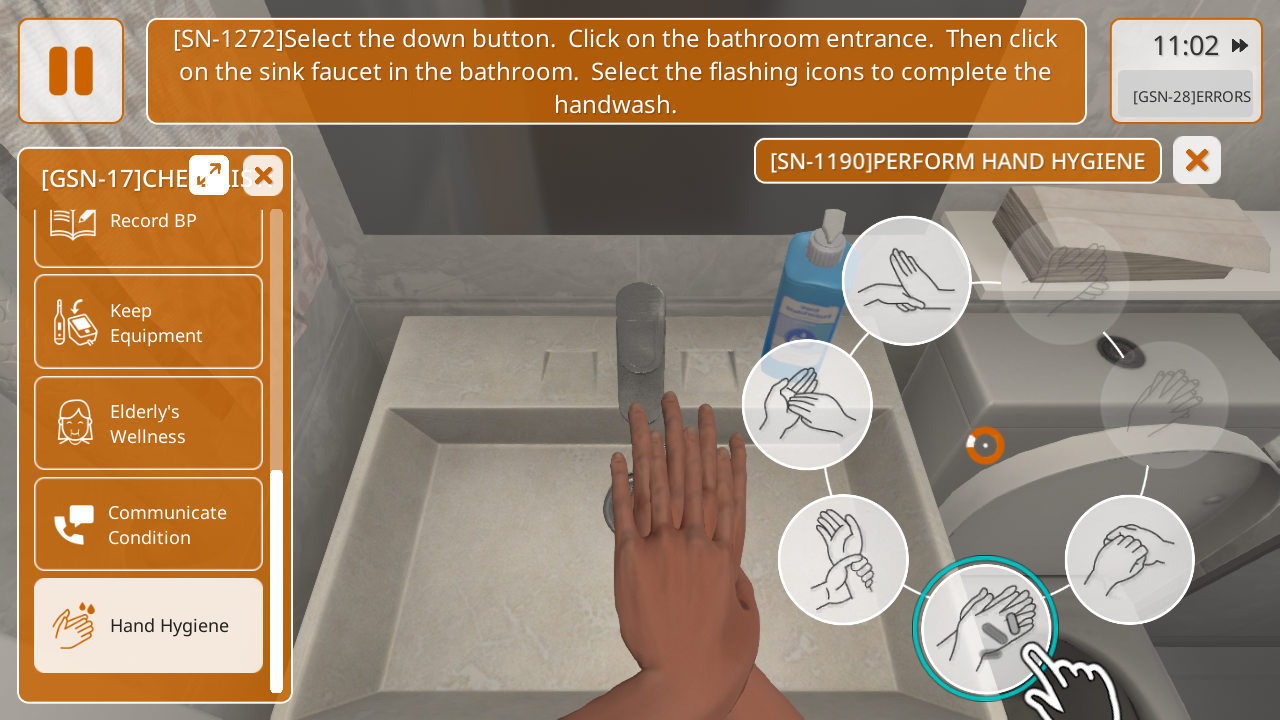Viewport: 1280px width, 720px height.
Task: Pause the game with the pause button
Action: [x=71, y=71]
